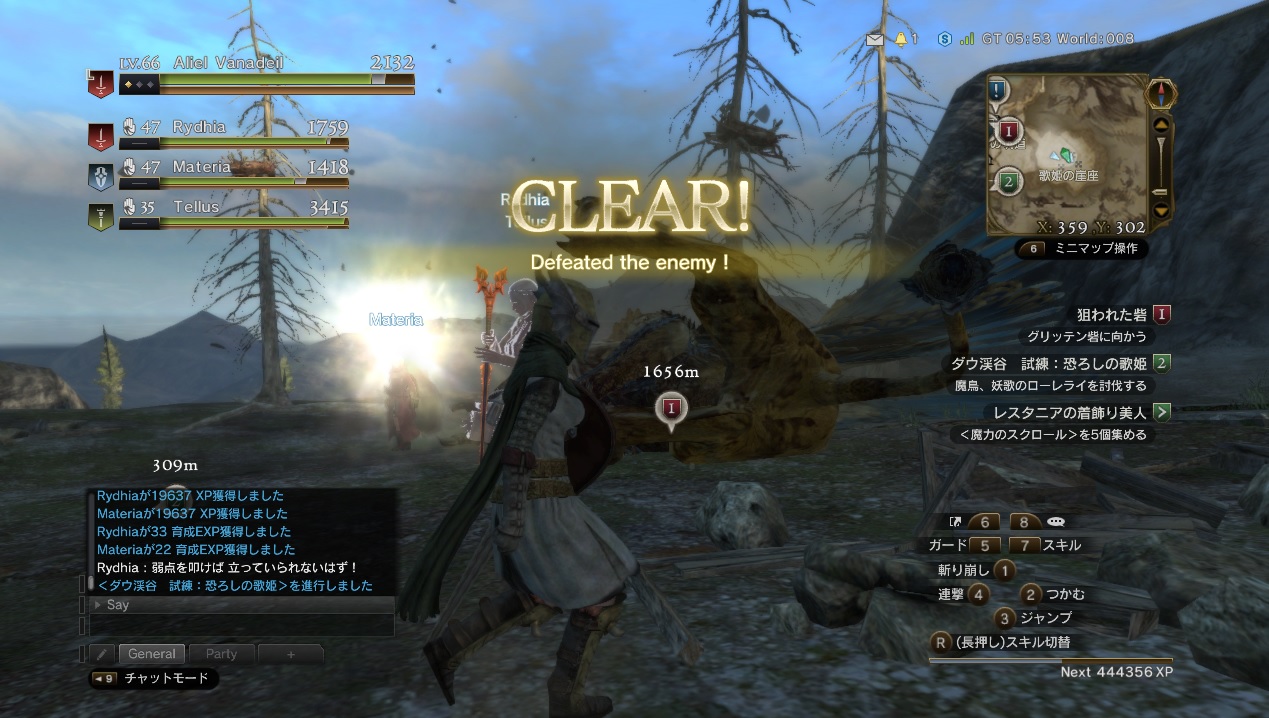Viewport: 1269px width, 718px height.
Task: Select the green quest marker 2 on minimap
Action: click(x=1009, y=182)
